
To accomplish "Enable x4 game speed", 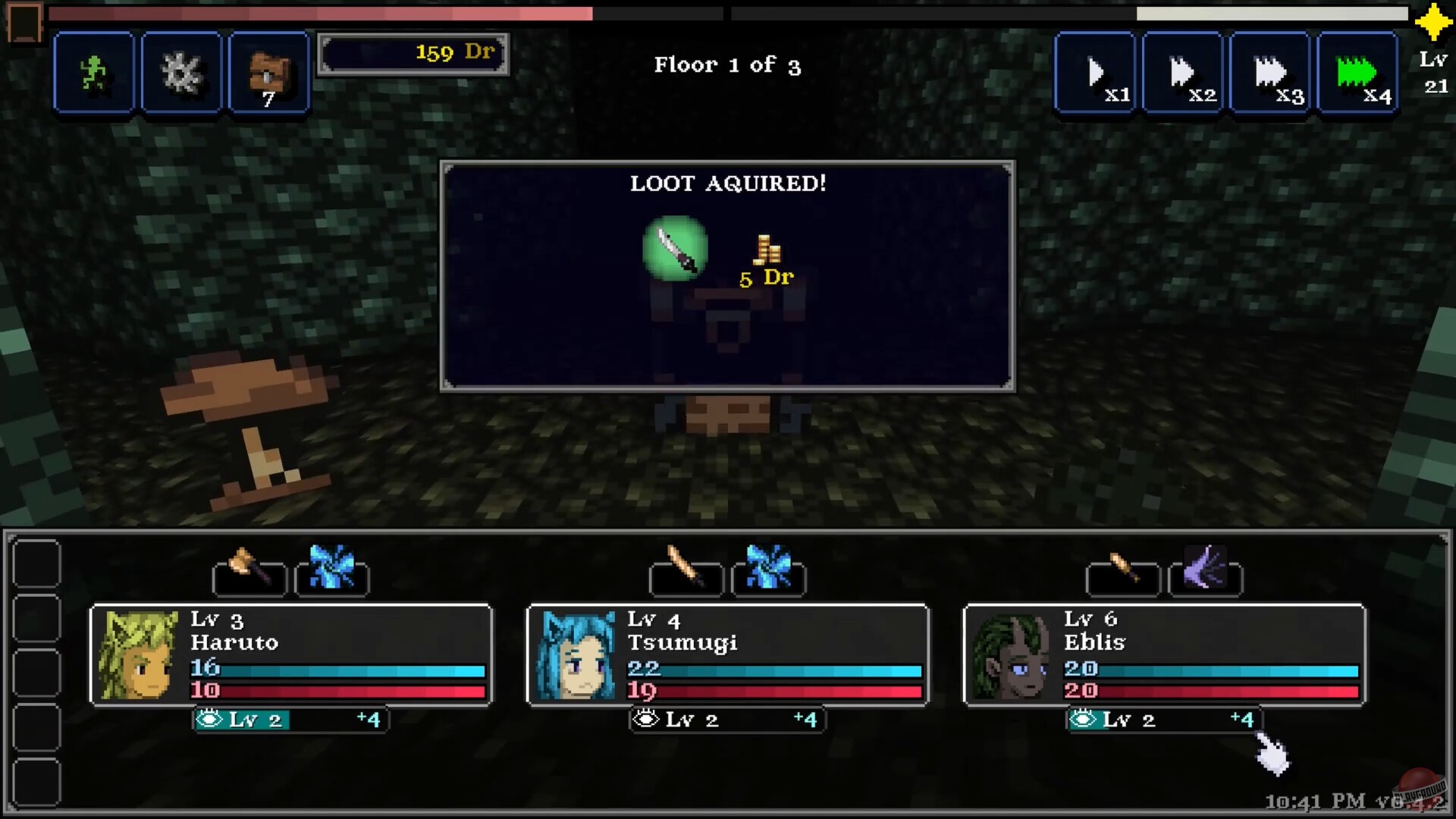I will [x=1357, y=72].
